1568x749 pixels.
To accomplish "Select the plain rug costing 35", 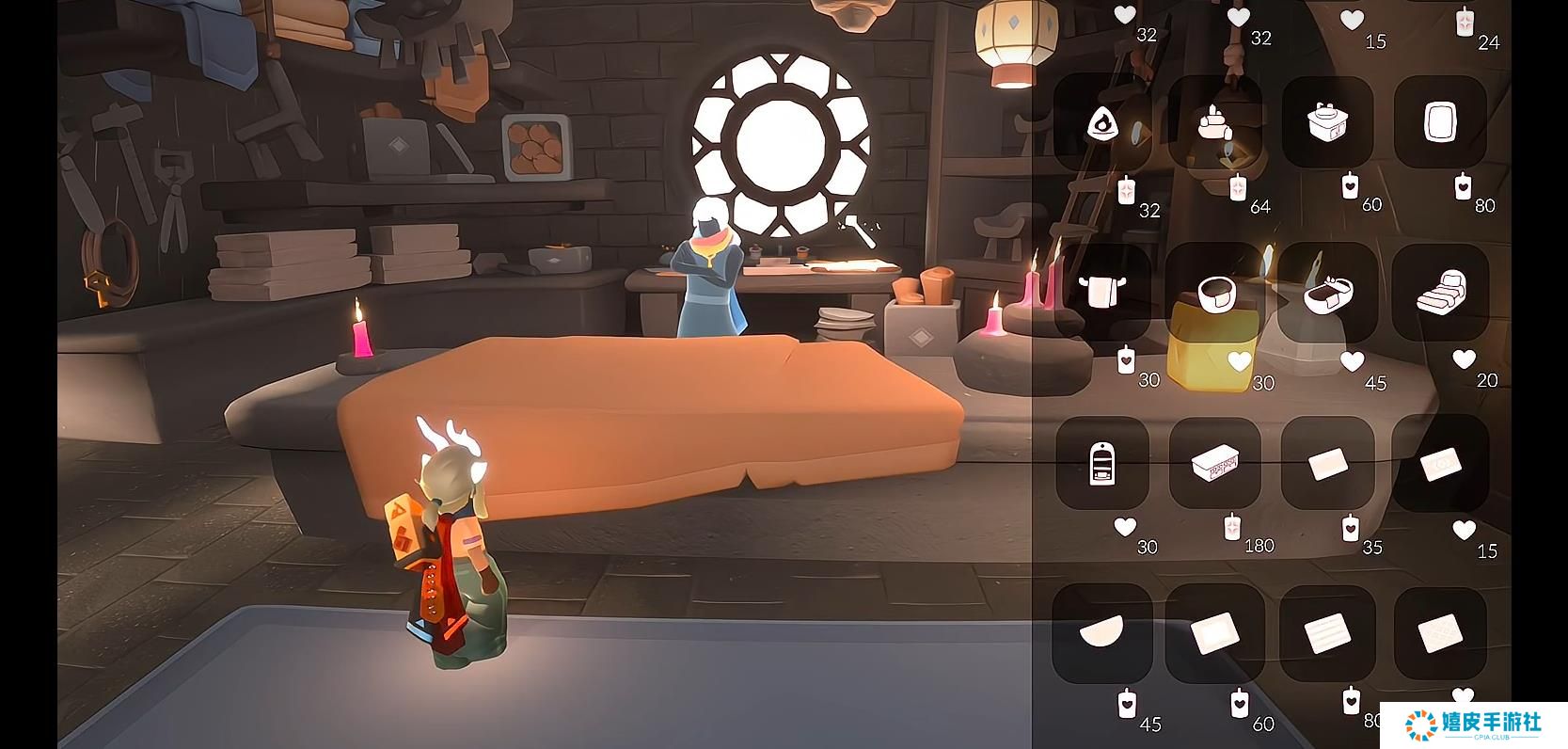I will pos(1327,463).
